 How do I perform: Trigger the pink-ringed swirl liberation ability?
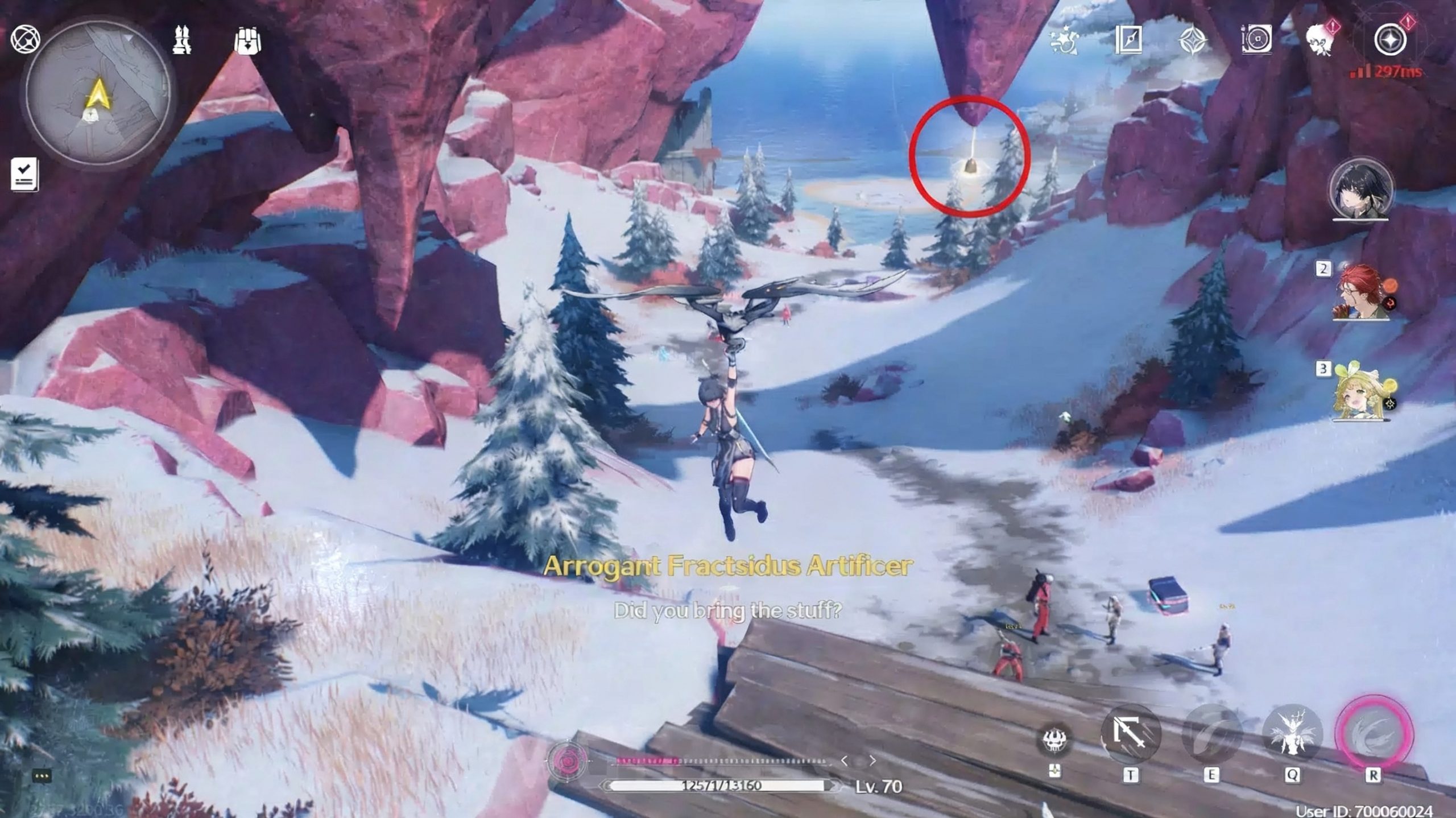coord(1373,735)
